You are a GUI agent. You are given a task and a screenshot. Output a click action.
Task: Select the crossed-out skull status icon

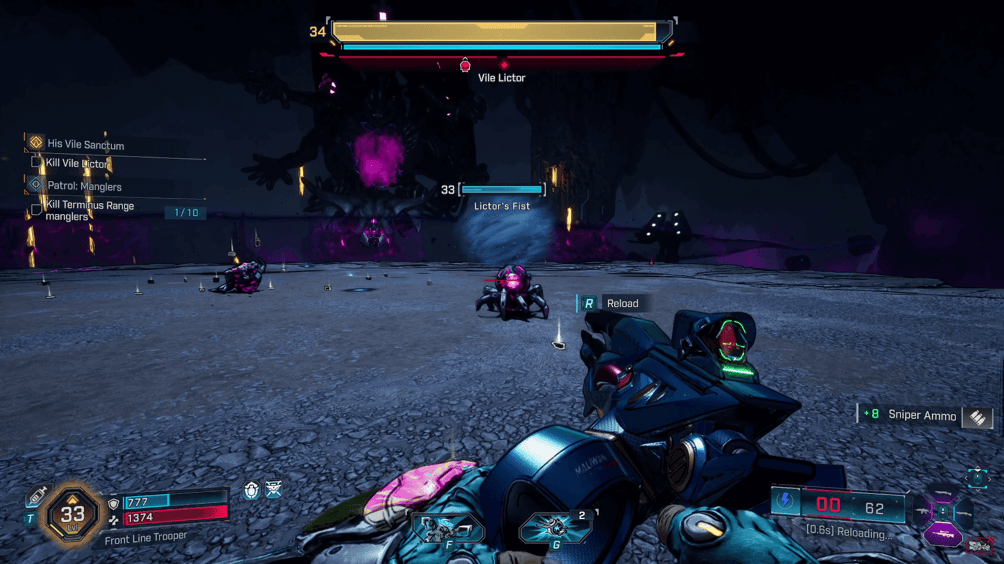pos(273,490)
